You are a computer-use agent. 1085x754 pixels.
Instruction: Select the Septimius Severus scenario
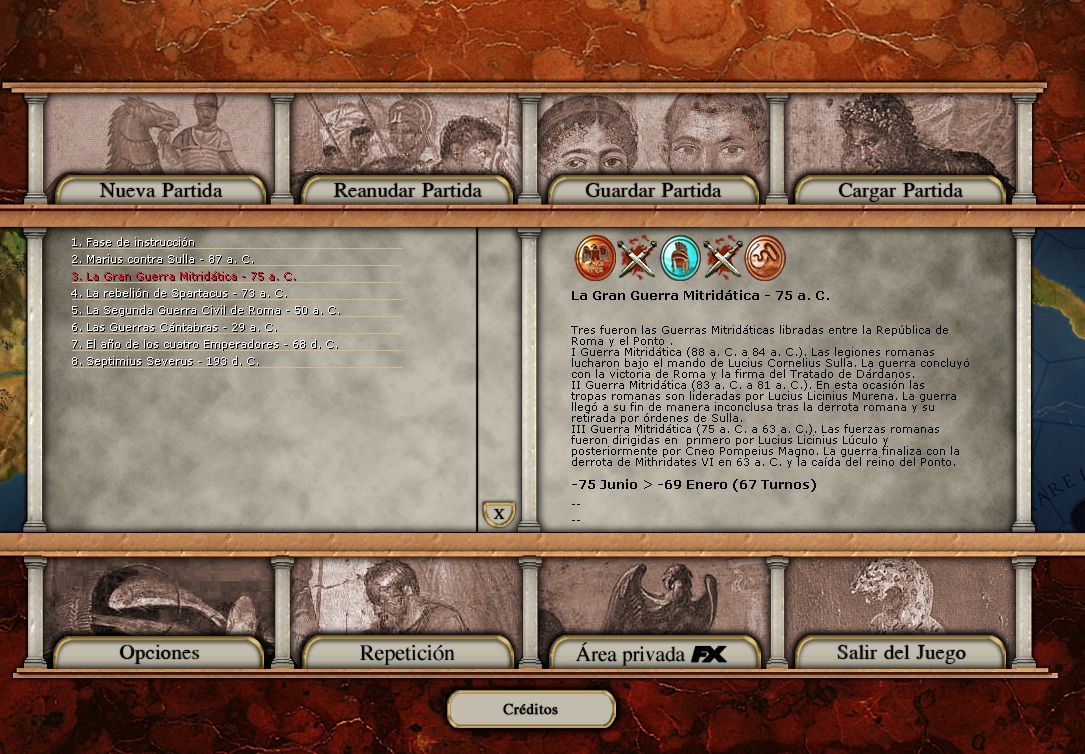pos(165,361)
